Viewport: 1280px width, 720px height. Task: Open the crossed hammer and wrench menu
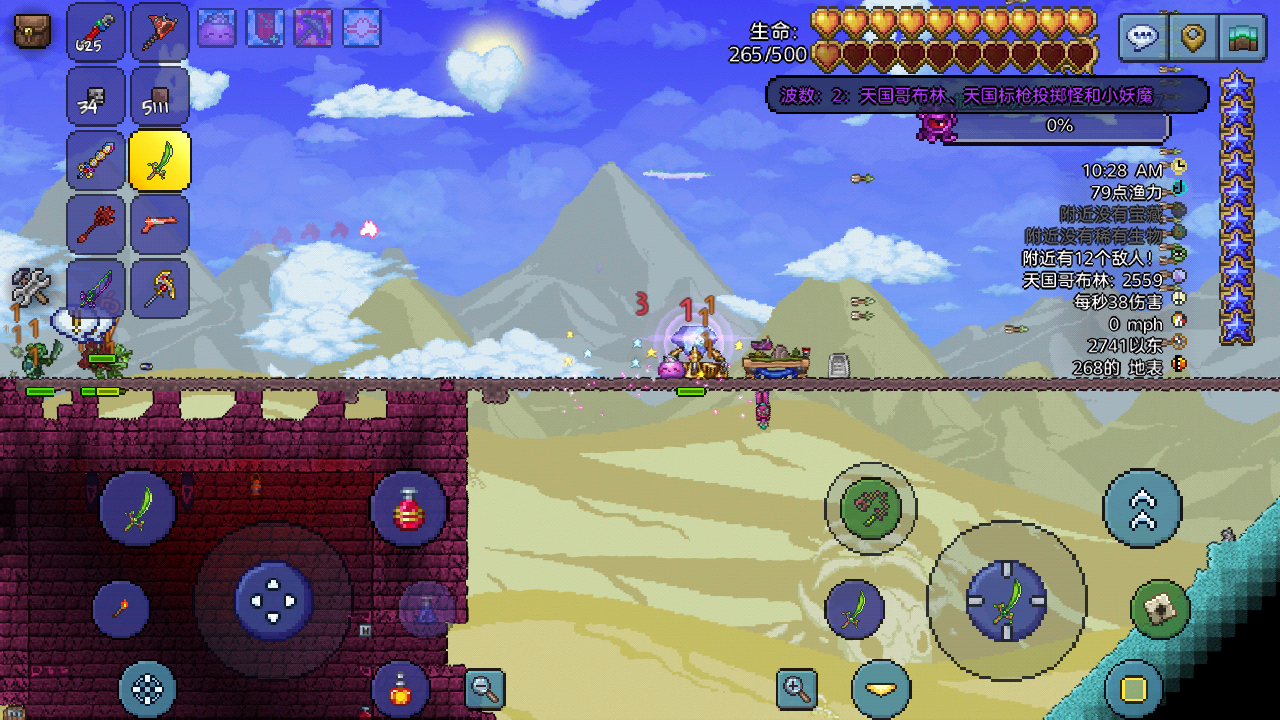point(31,288)
